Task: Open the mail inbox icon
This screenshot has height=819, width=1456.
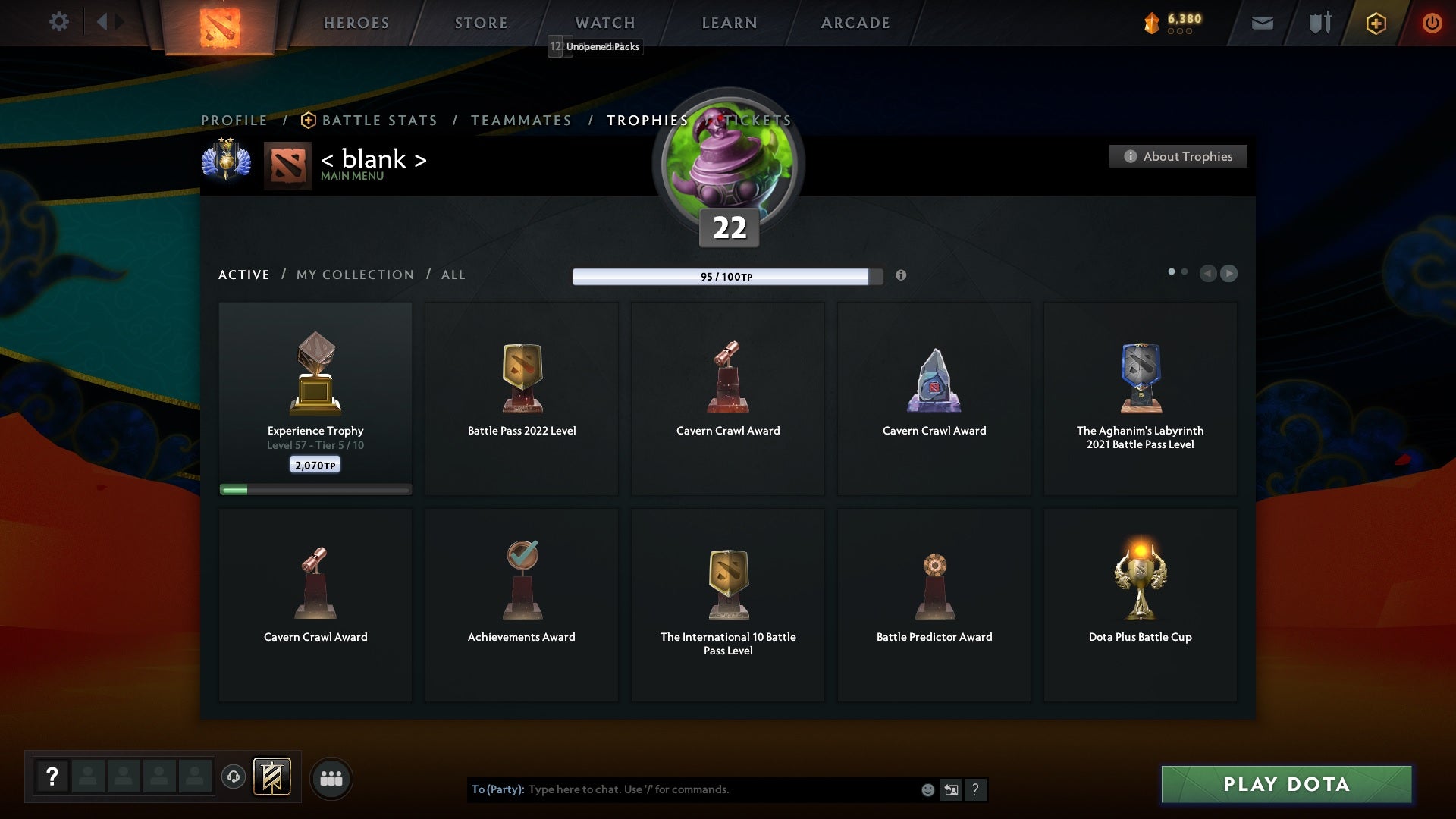Action: tap(1263, 23)
